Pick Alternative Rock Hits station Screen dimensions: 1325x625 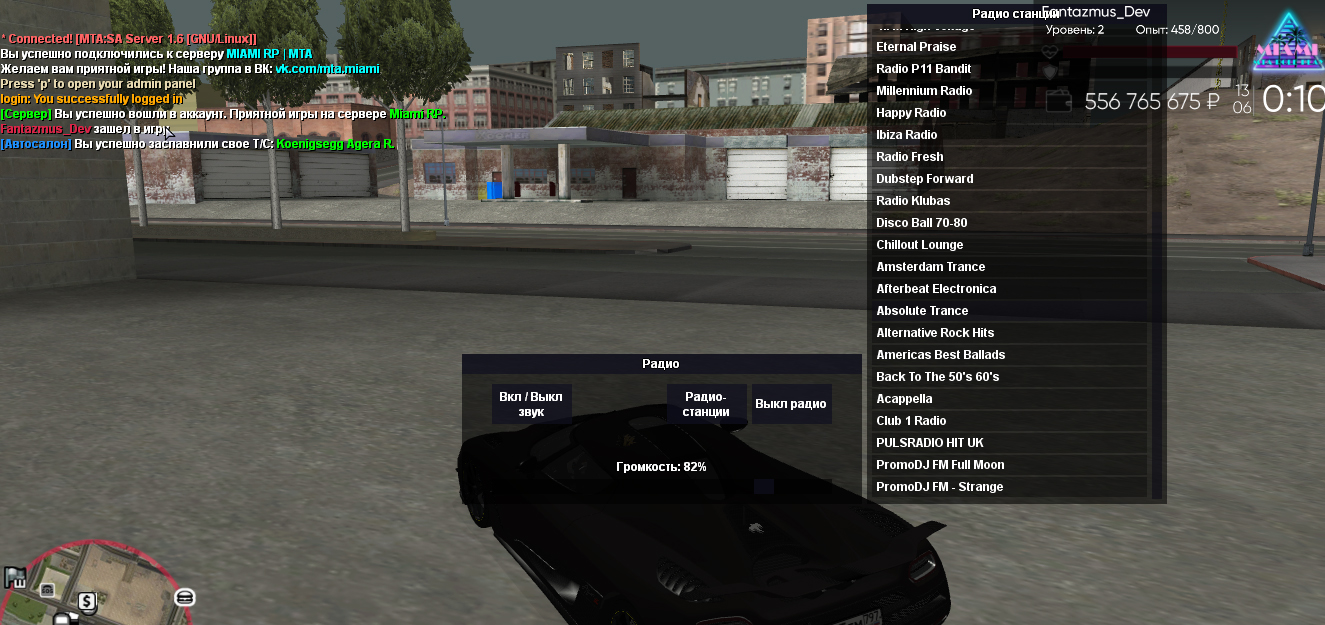click(x=1010, y=333)
